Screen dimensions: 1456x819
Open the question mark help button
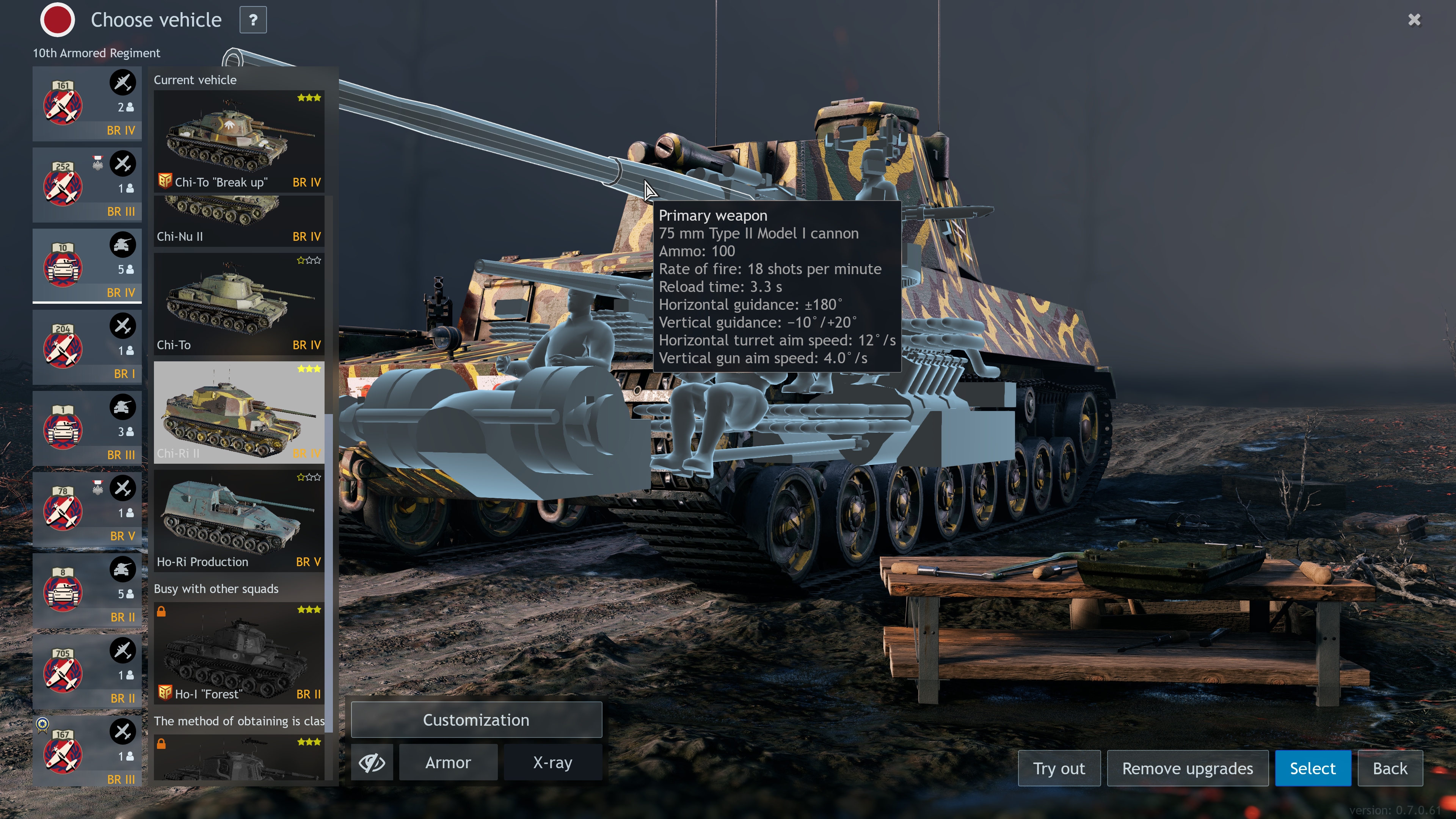[253, 20]
